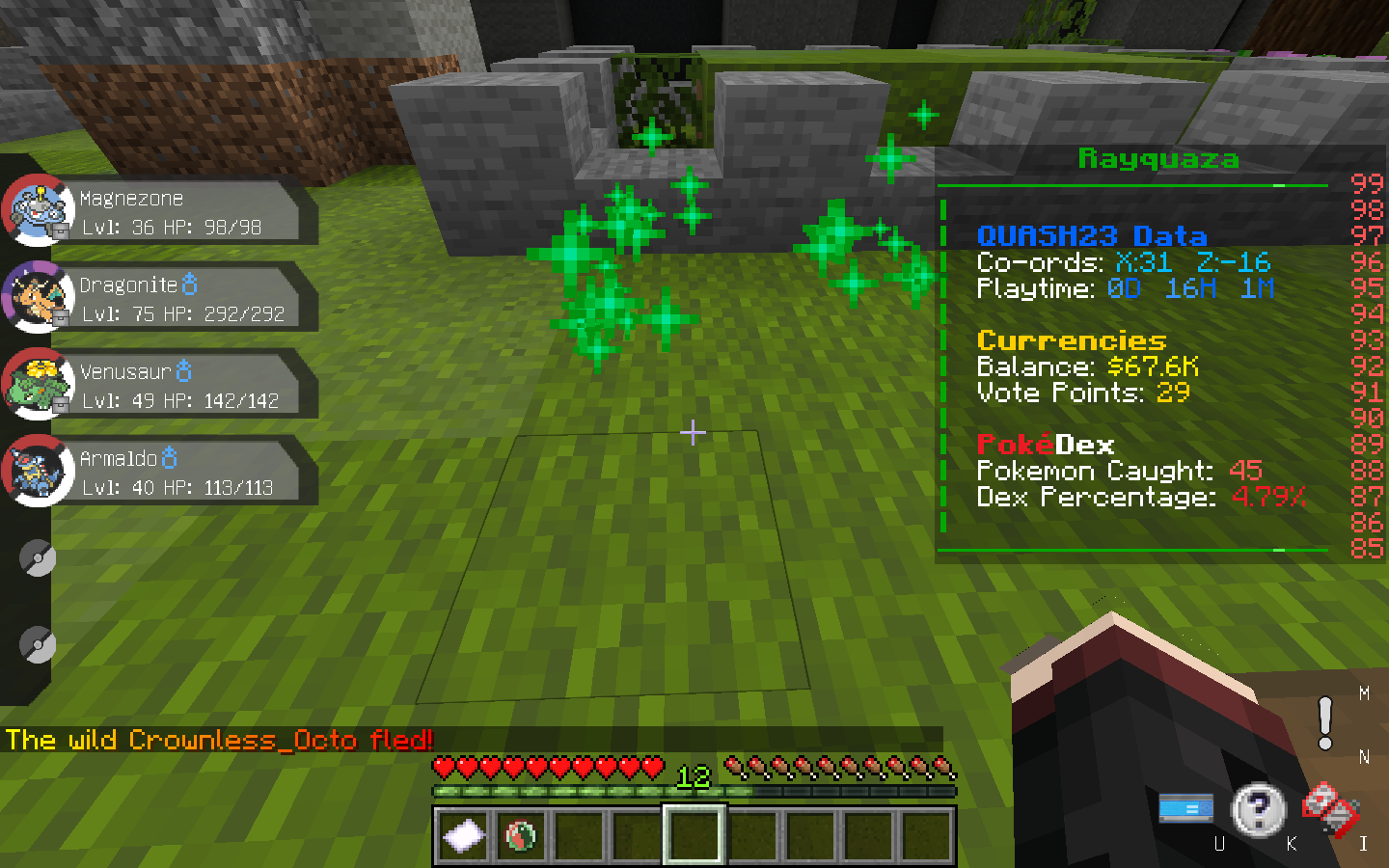Click the second empty Poké Ball party slot
Viewport: 1389px width, 868px height.
37,644
